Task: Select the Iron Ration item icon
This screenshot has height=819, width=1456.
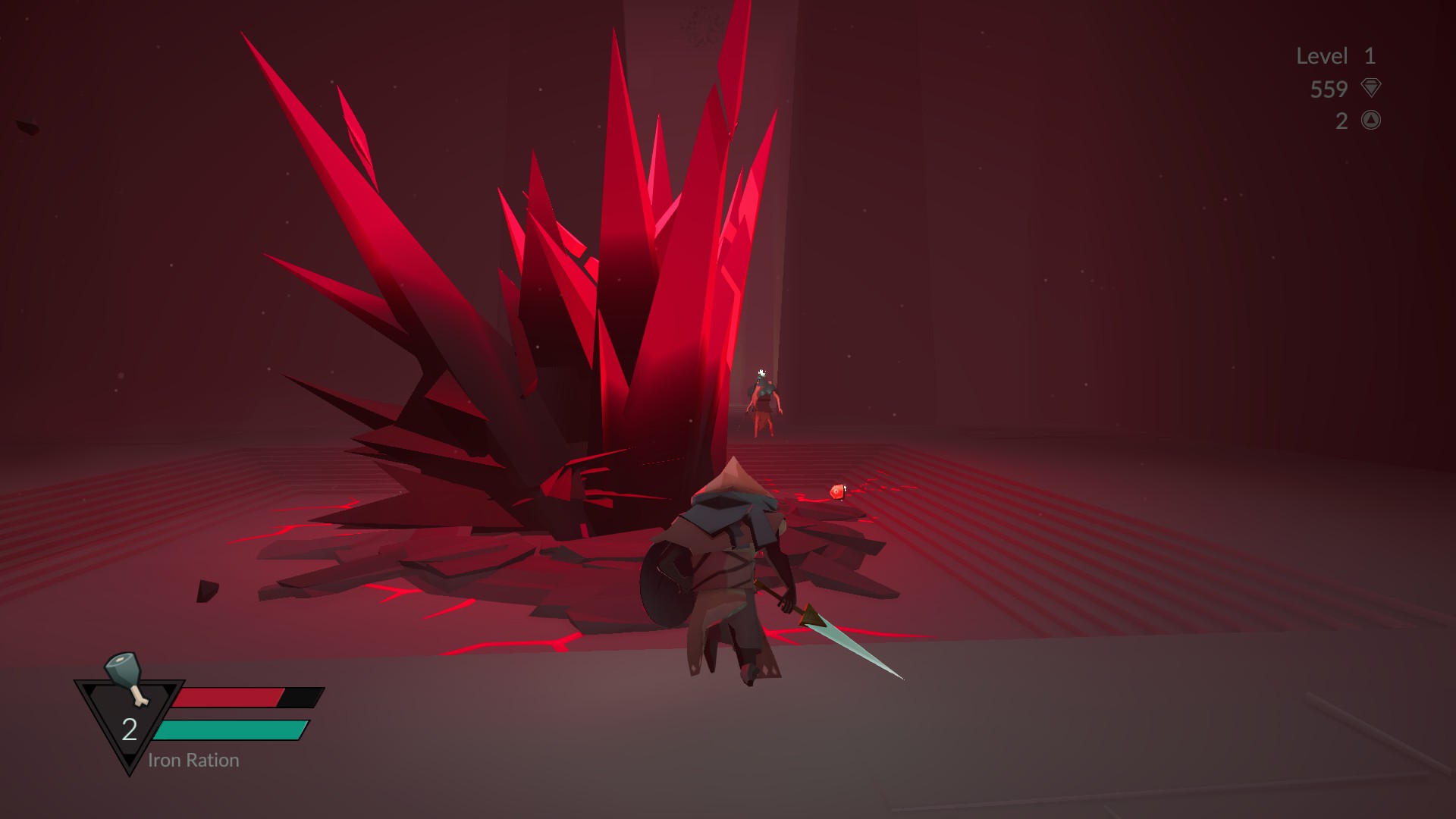Action: click(x=126, y=677)
